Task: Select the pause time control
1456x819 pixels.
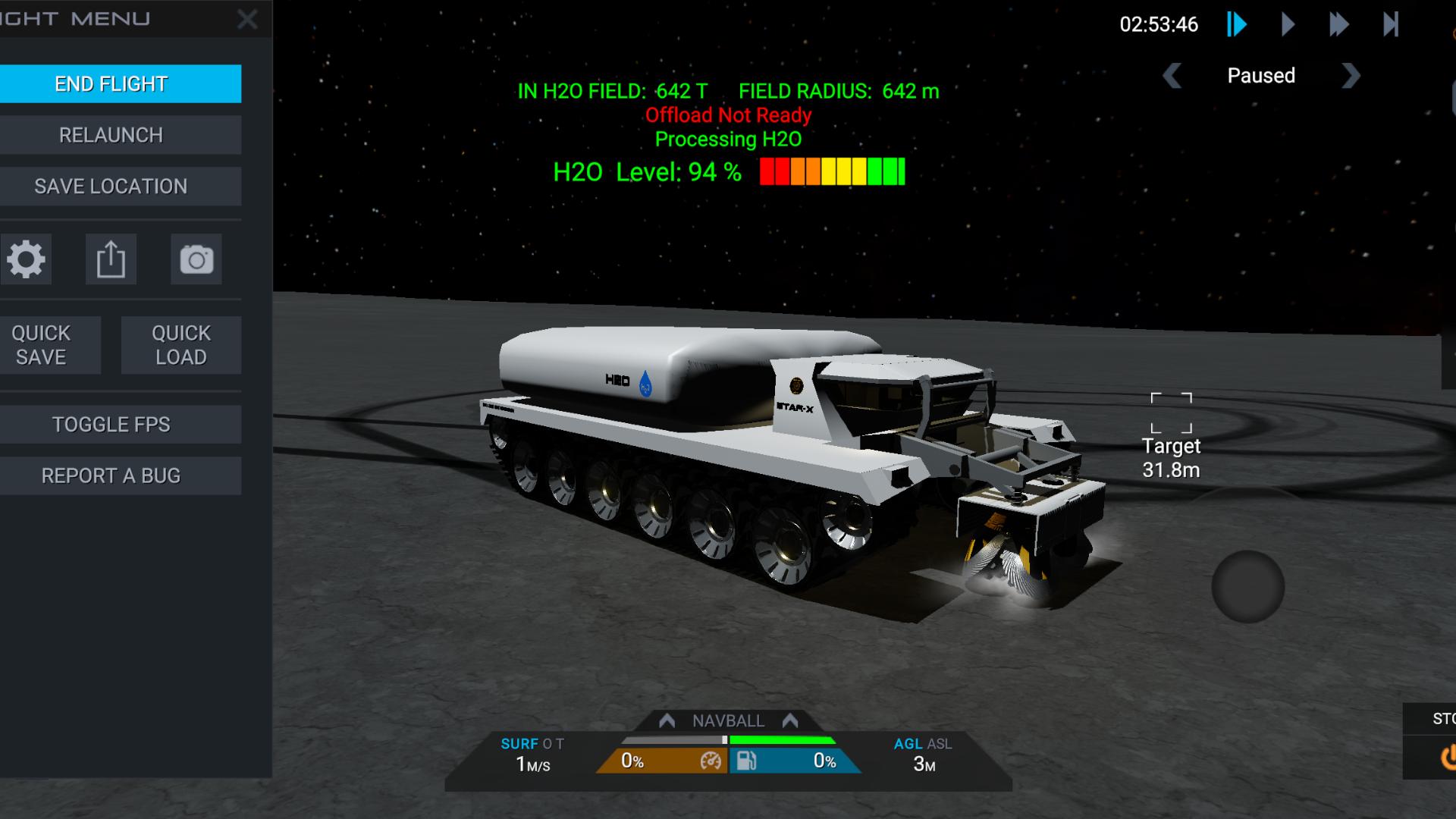Action: (x=1237, y=25)
